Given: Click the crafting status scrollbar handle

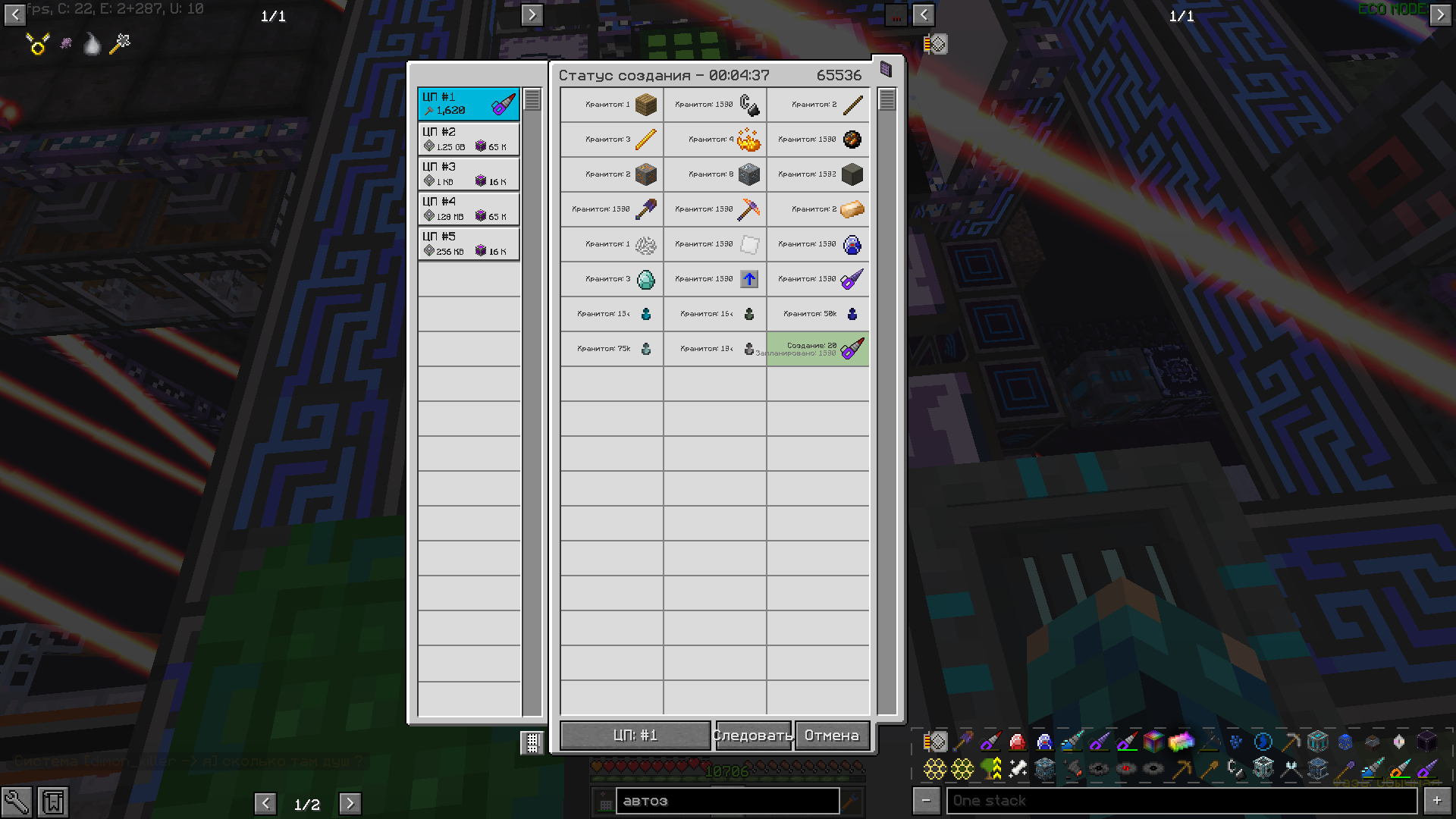Looking at the screenshot, I should 886,99.
